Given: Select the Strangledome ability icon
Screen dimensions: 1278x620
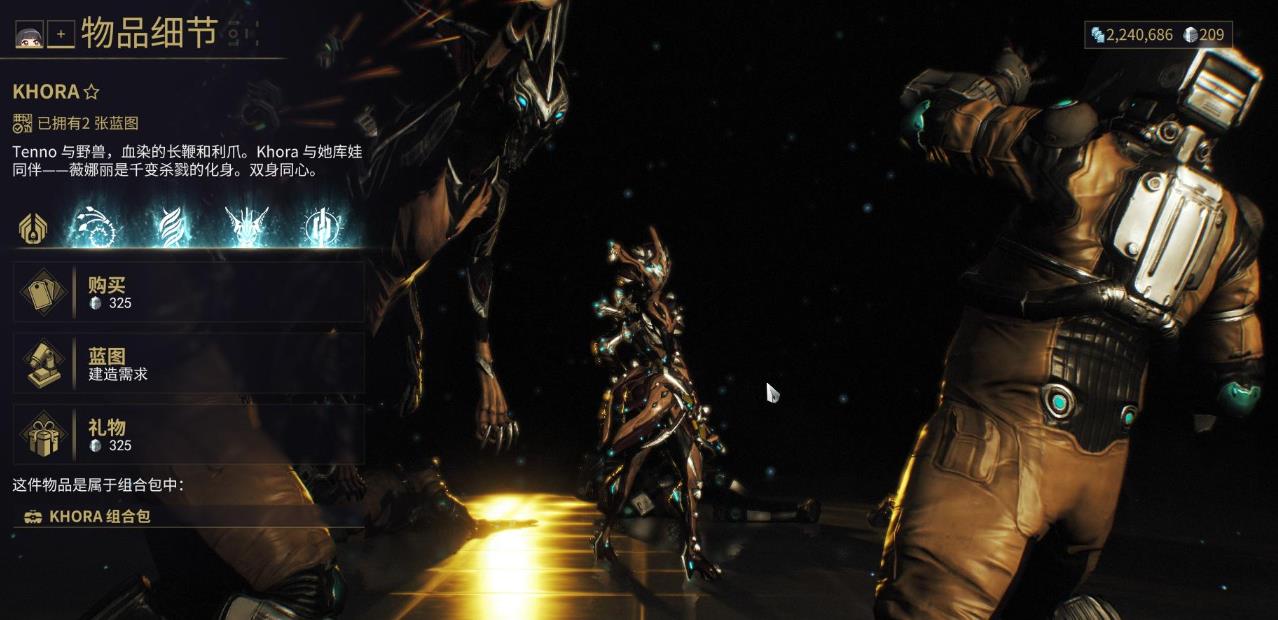Looking at the screenshot, I should point(321,227).
